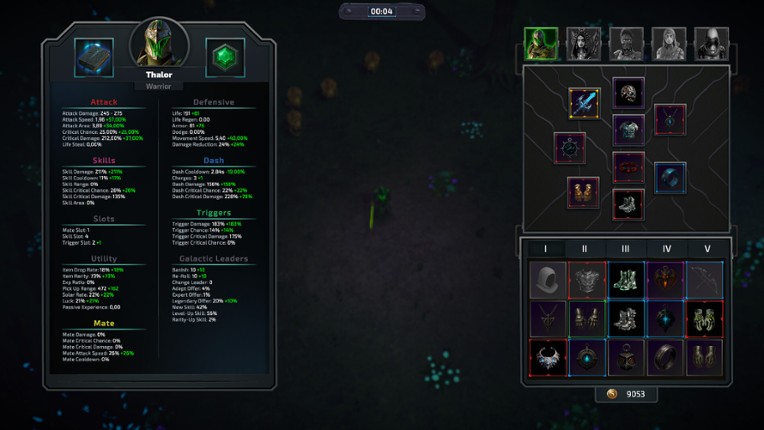Select the equipped skull helmet slot
This screenshot has height=430, width=764.
[628, 93]
